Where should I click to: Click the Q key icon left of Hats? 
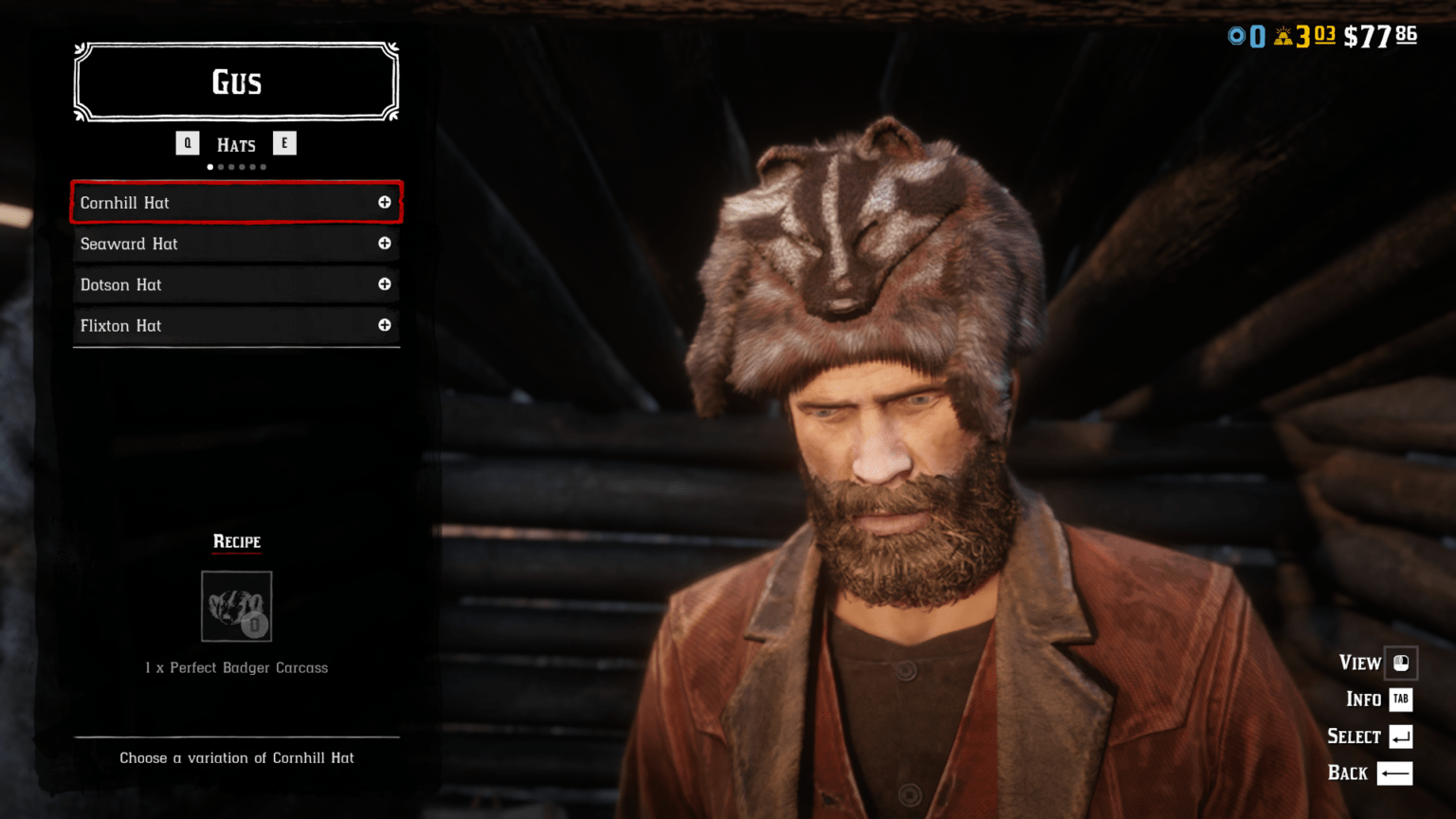187,143
